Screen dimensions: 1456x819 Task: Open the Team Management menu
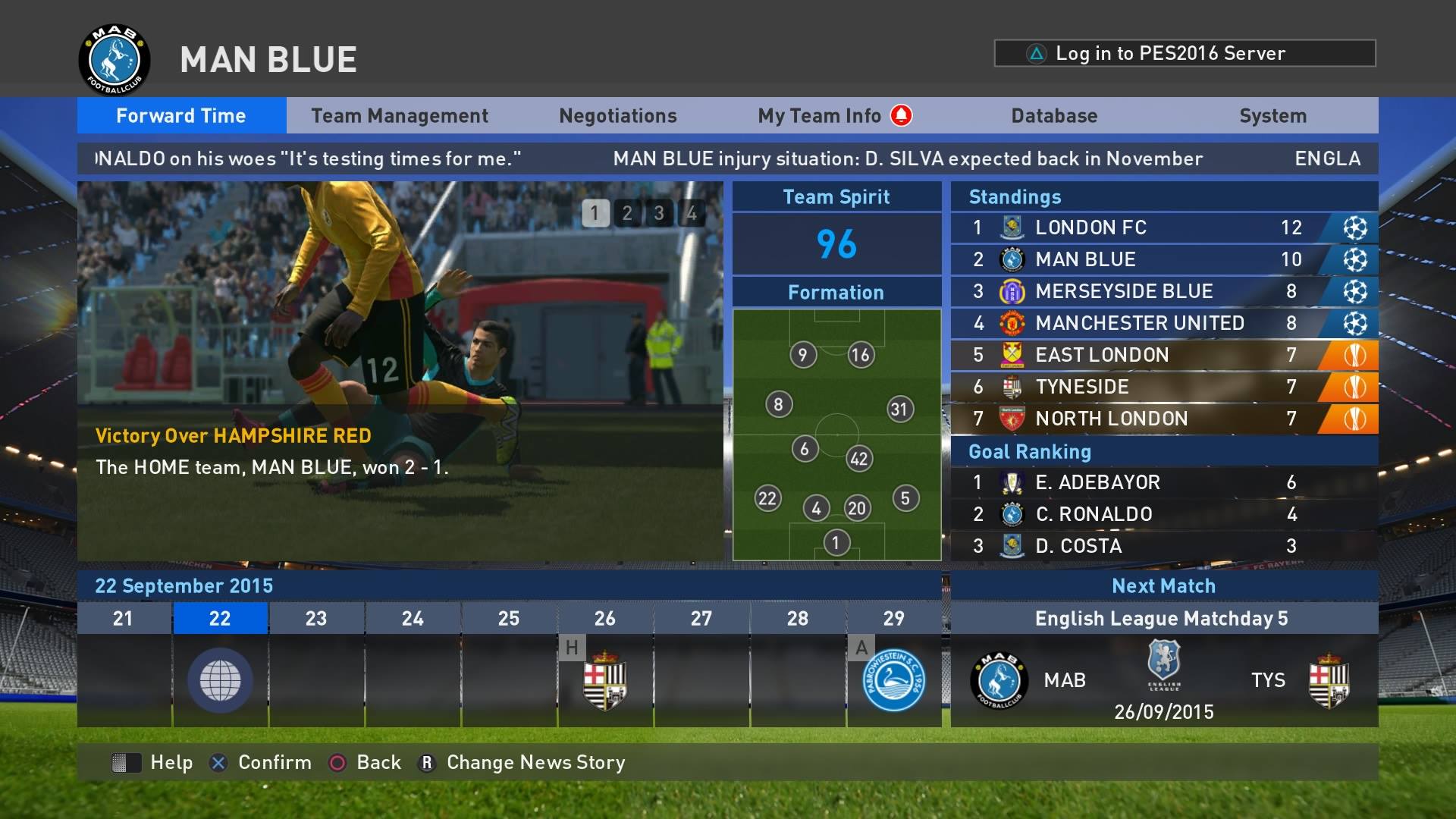[x=400, y=116]
